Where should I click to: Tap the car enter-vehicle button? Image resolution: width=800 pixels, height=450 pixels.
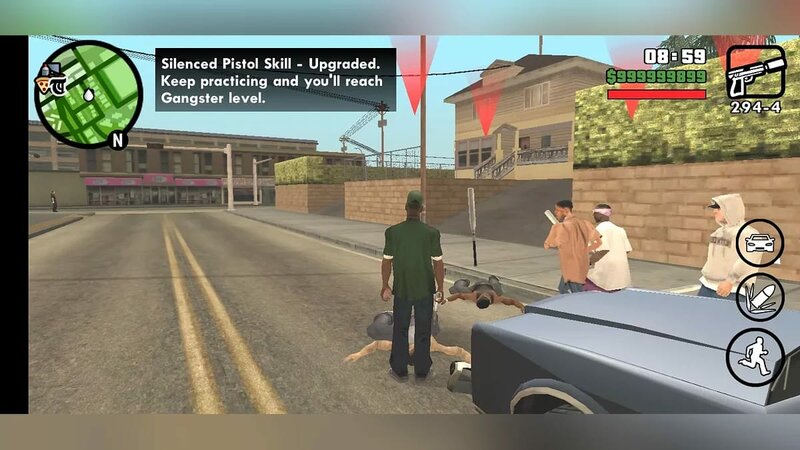click(760, 243)
